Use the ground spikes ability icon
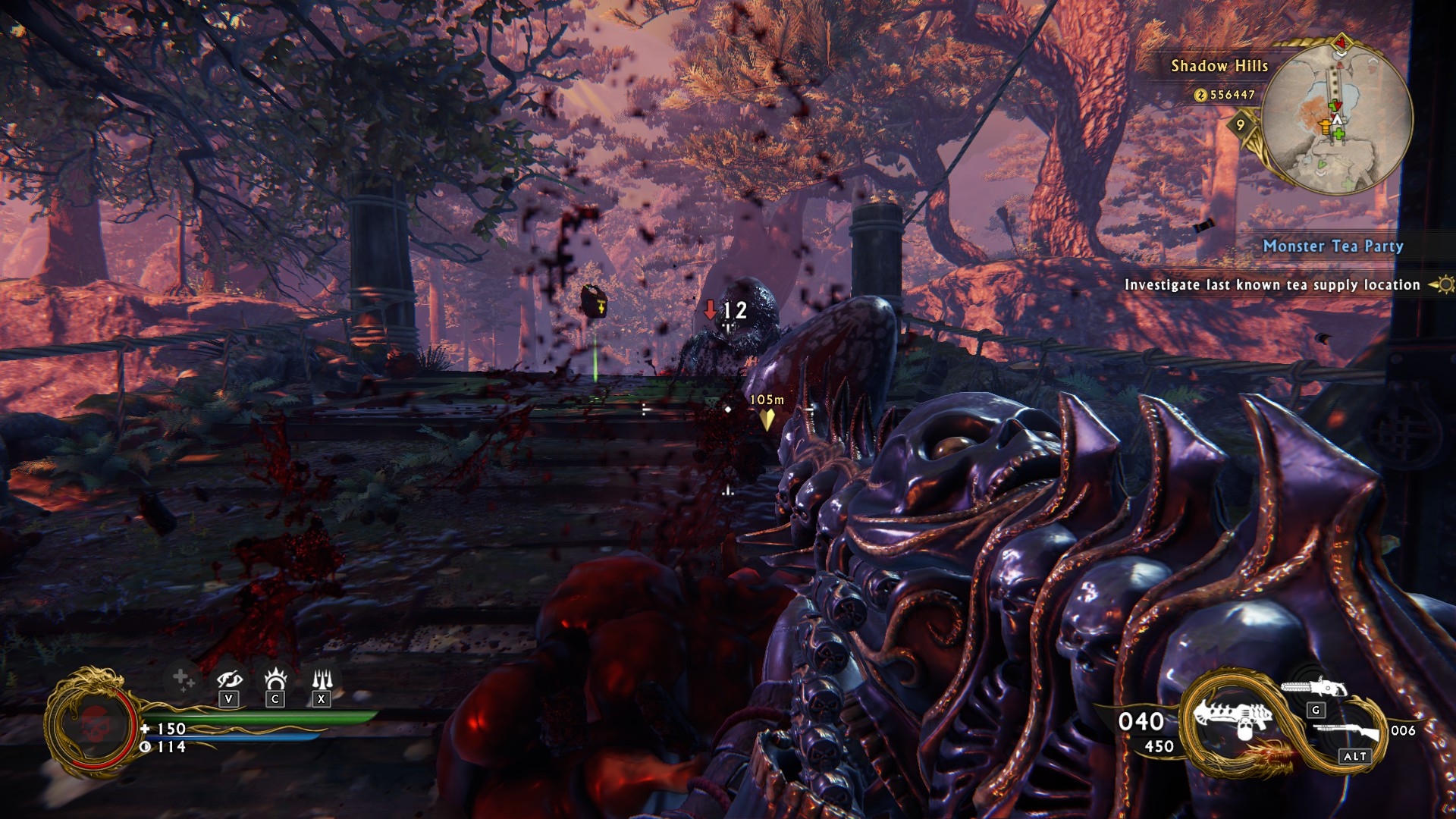1456x819 pixels. pyautogui.click(x=322, y=678)
